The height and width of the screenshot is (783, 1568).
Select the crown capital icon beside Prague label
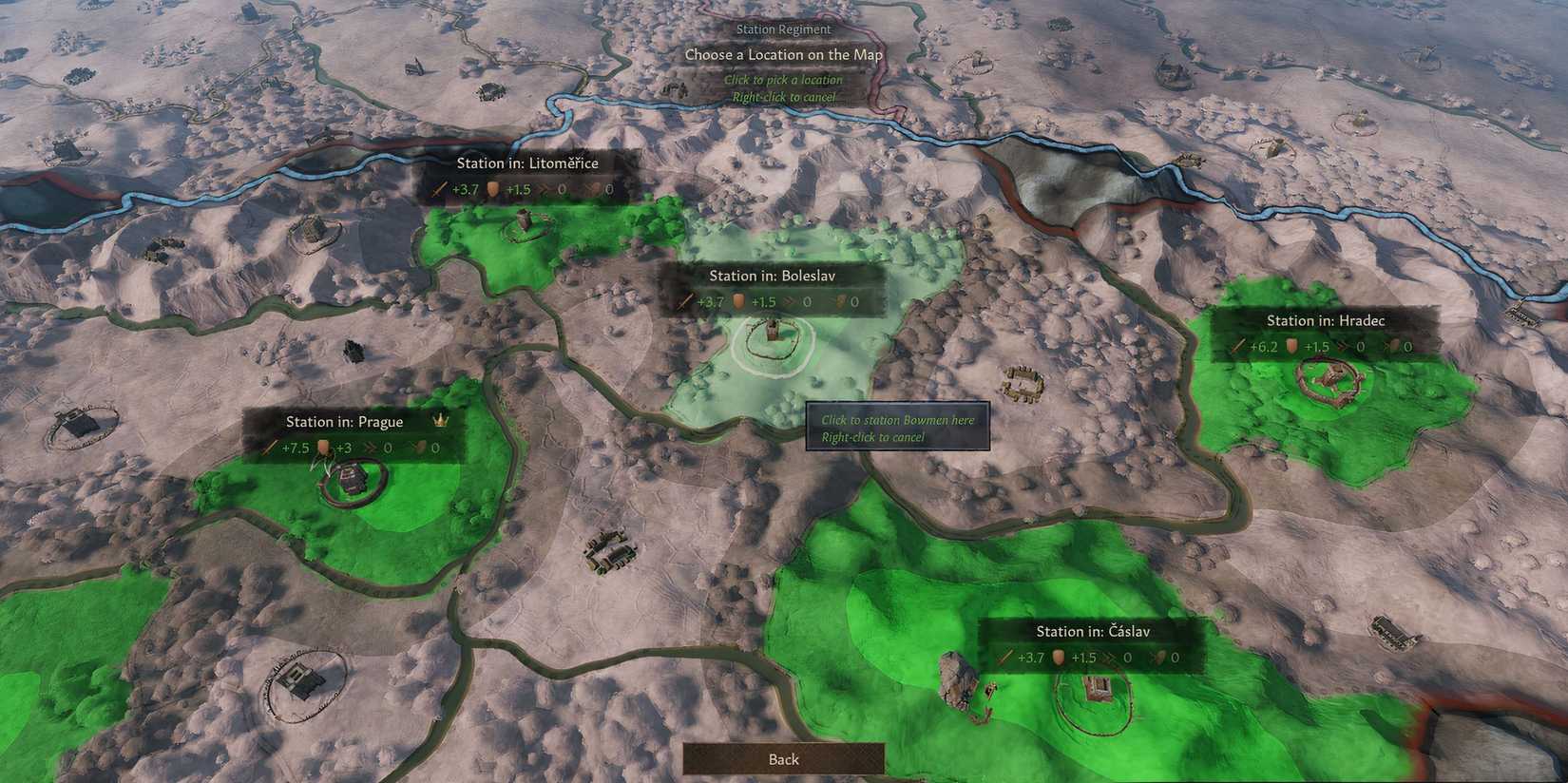pos(439,419)
